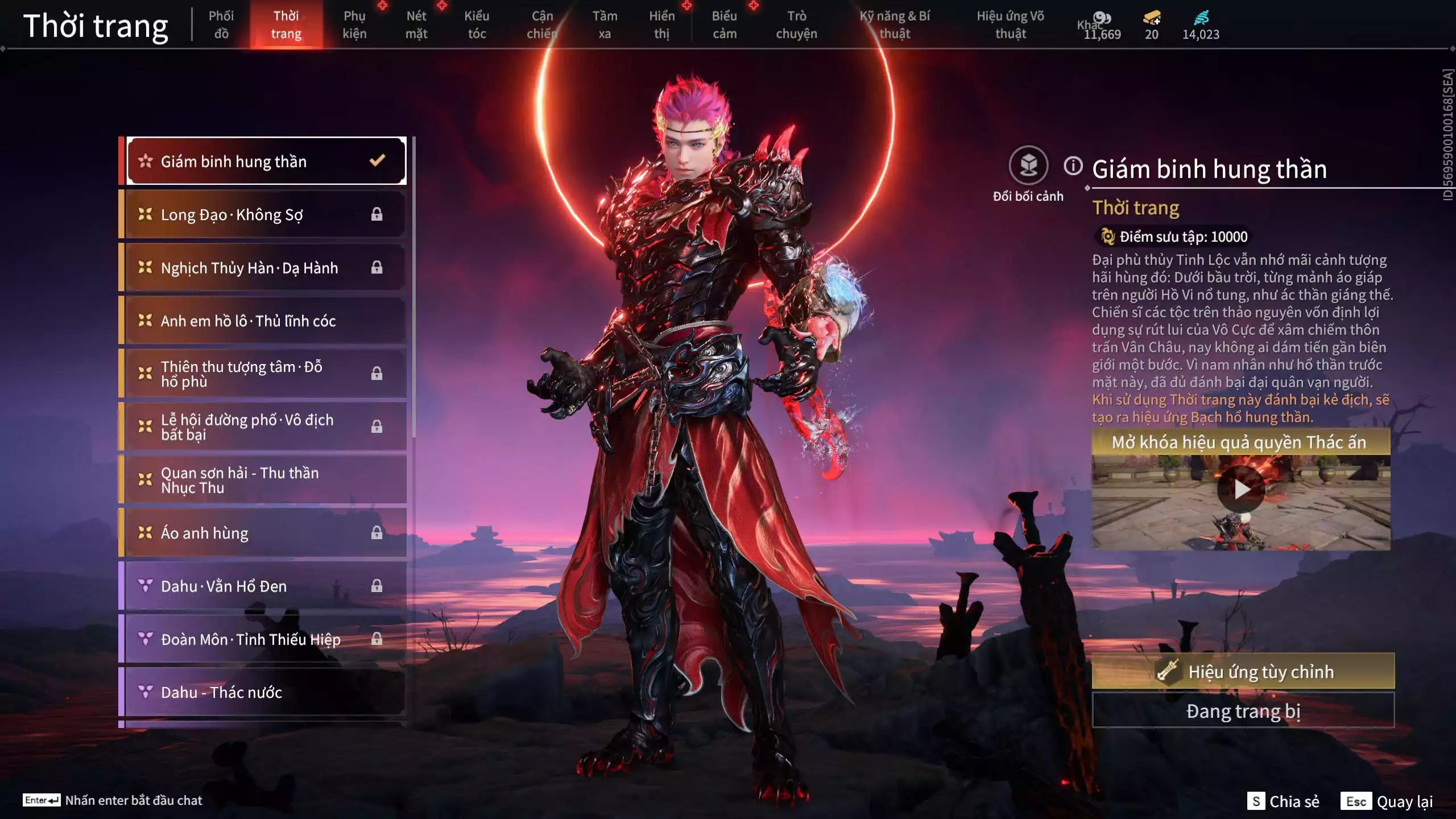Click the Đang trang bị button
The height and width of the screenshot is (819, 1456).
point(1243,711)
